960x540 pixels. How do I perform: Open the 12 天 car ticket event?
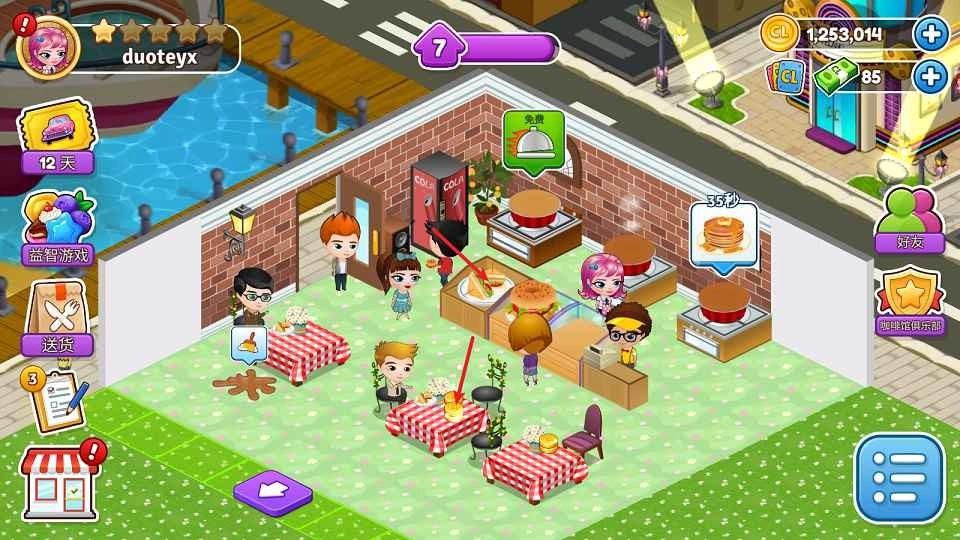point(58,137)
